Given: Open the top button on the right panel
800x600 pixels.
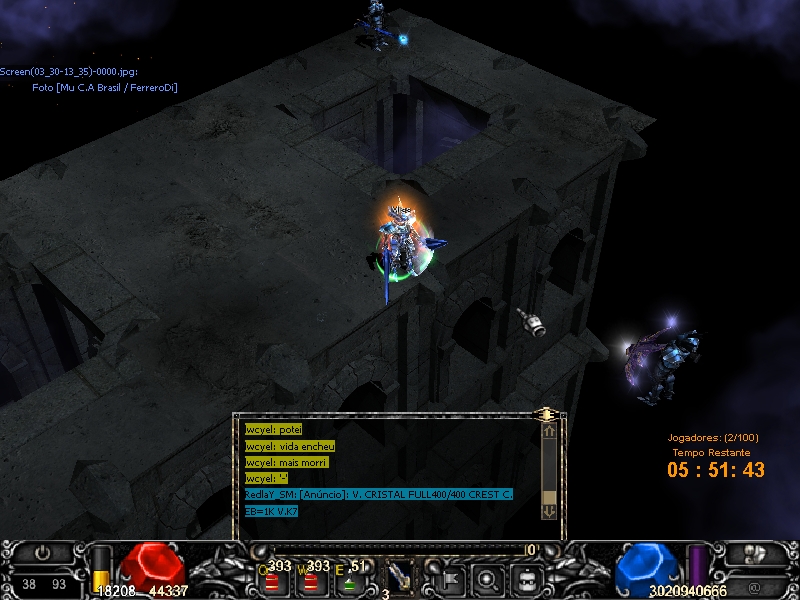Looking at the screenshot, I should (x=753, y=553).
